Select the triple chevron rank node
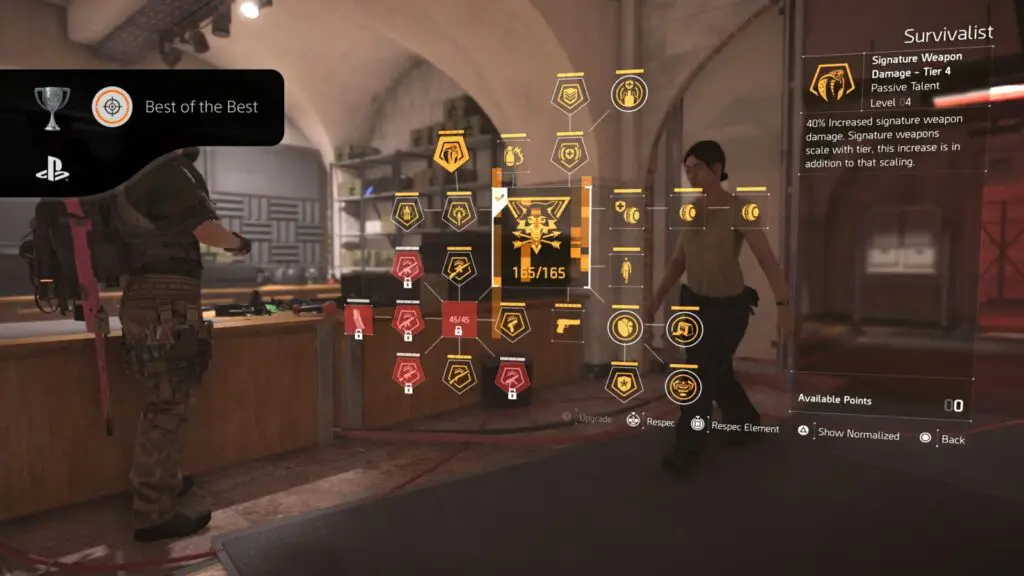 [570, 96]
